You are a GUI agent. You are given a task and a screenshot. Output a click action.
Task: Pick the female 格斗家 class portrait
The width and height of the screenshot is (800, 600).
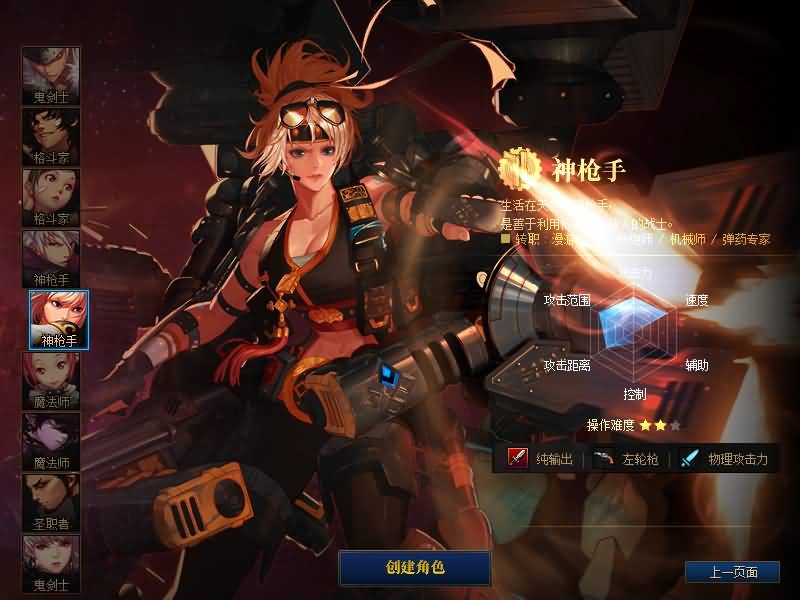tap(51, 197)
